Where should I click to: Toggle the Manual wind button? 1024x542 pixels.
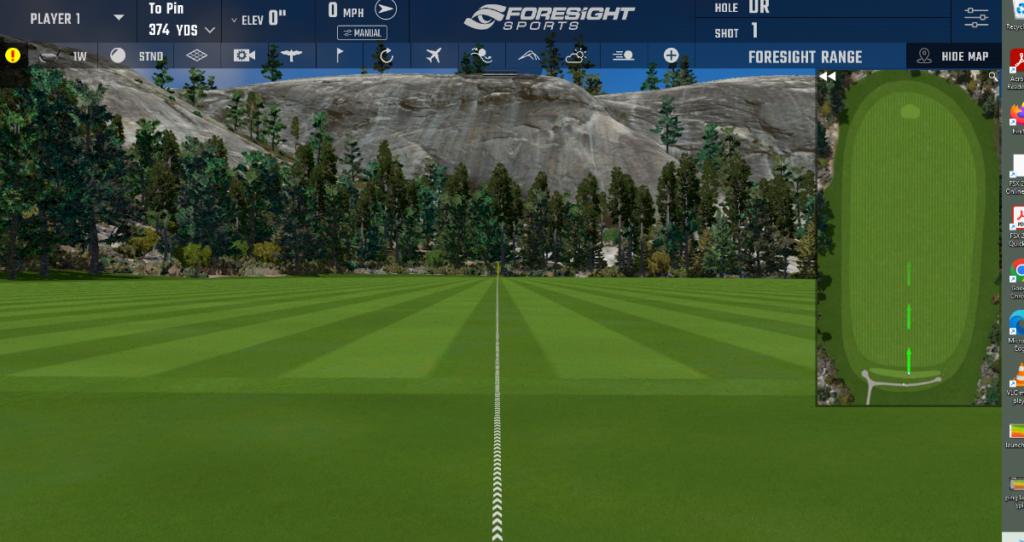(362, 33)
